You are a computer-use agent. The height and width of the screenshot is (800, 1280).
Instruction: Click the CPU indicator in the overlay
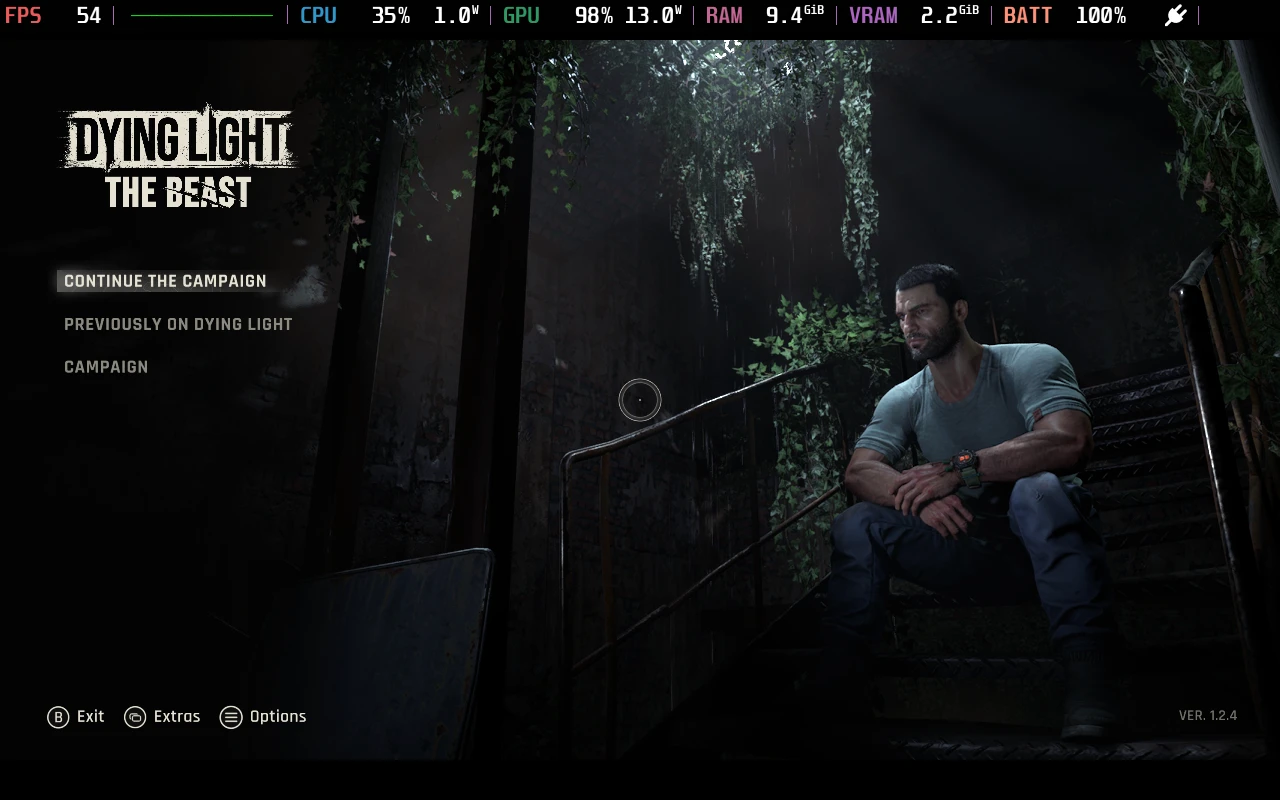(318, 15)
